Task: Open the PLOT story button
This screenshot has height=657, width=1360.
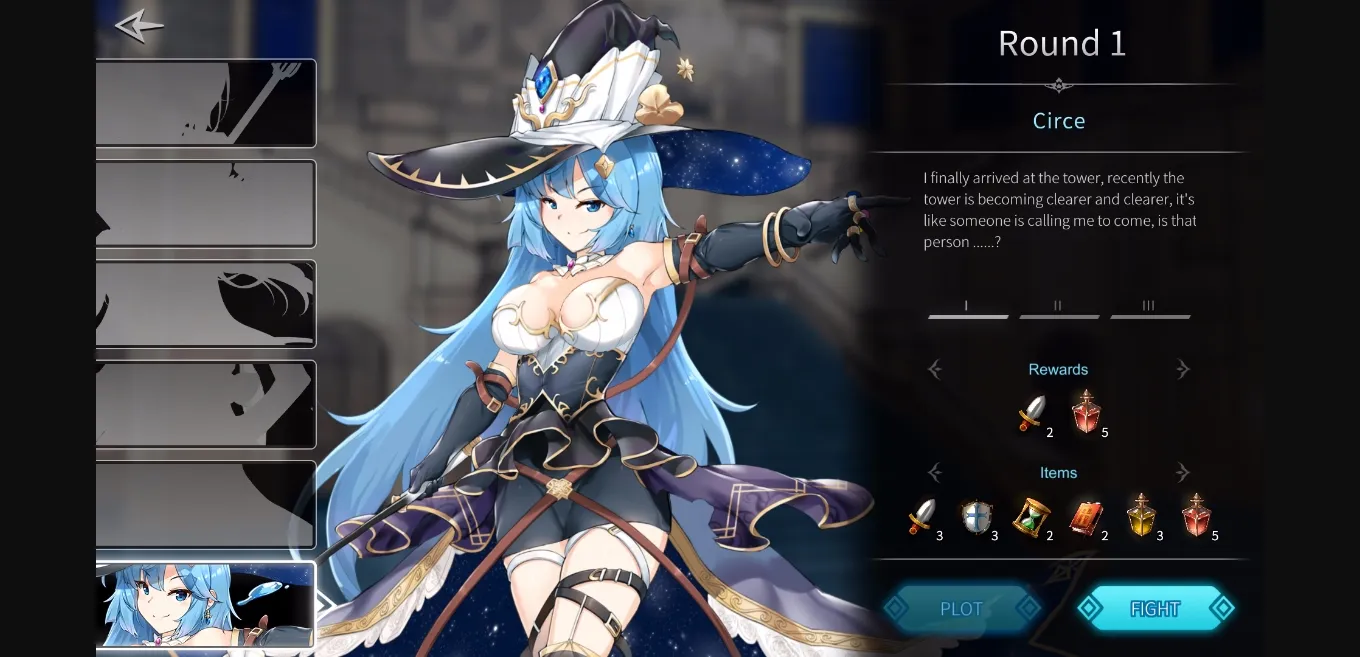Action: click(x=961, y=608)
